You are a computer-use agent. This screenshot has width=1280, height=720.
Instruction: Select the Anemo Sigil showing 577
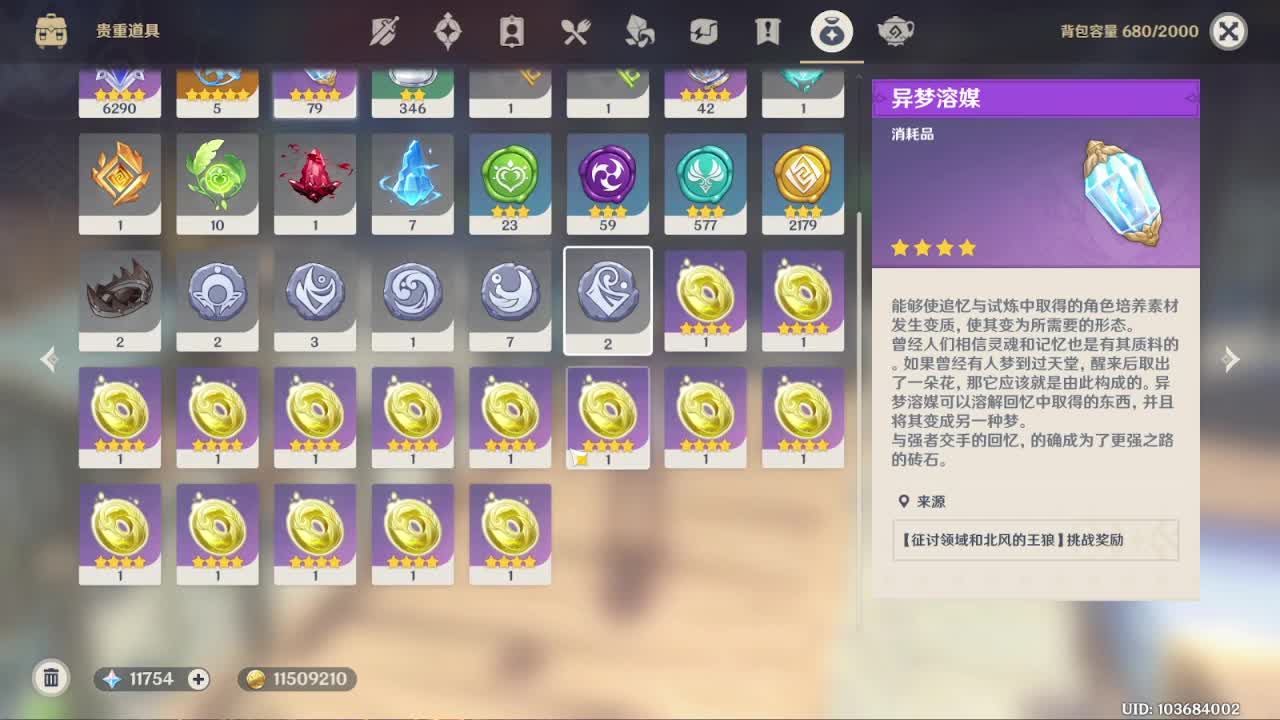coord(705,183)
